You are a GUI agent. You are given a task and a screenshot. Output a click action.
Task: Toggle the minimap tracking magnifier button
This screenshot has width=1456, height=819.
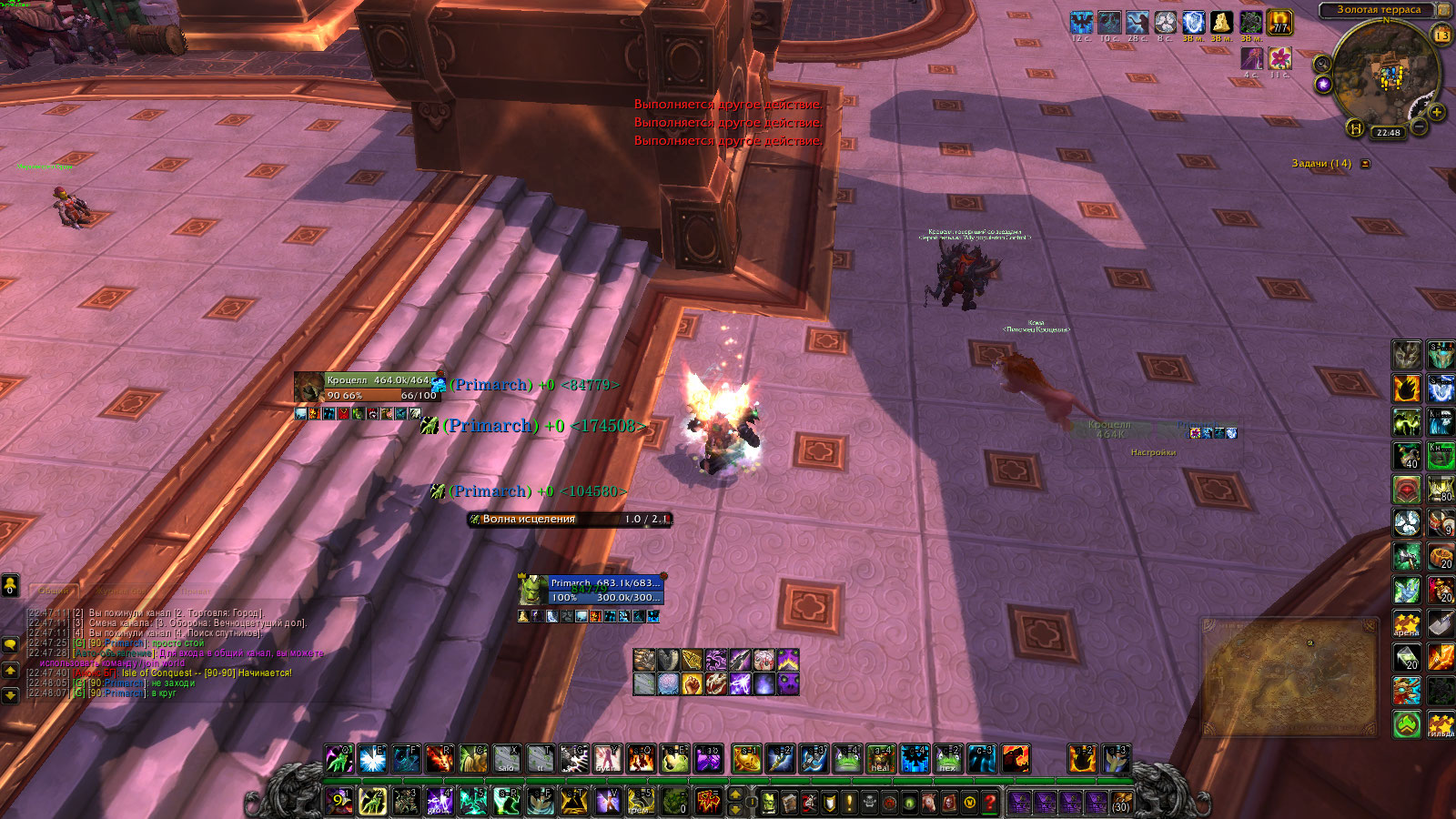point(1322,64)
